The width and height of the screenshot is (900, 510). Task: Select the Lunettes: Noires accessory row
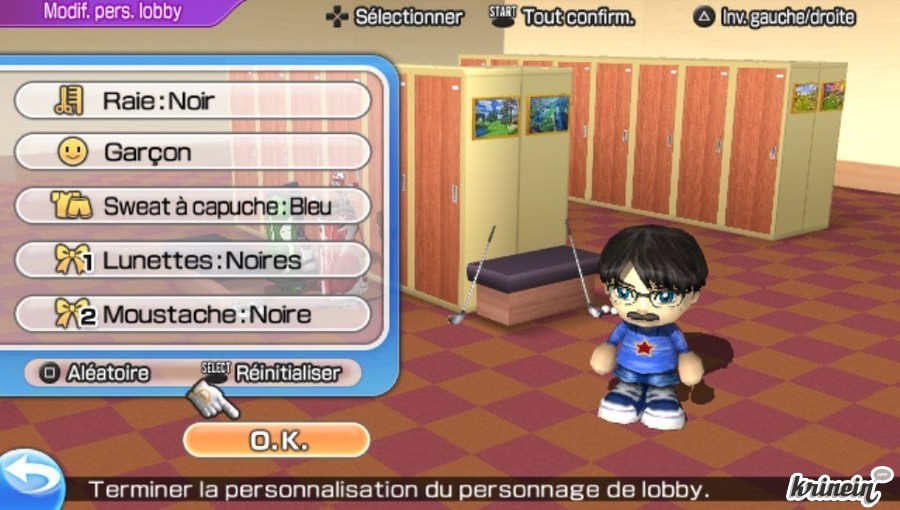[x=192, y=260]
